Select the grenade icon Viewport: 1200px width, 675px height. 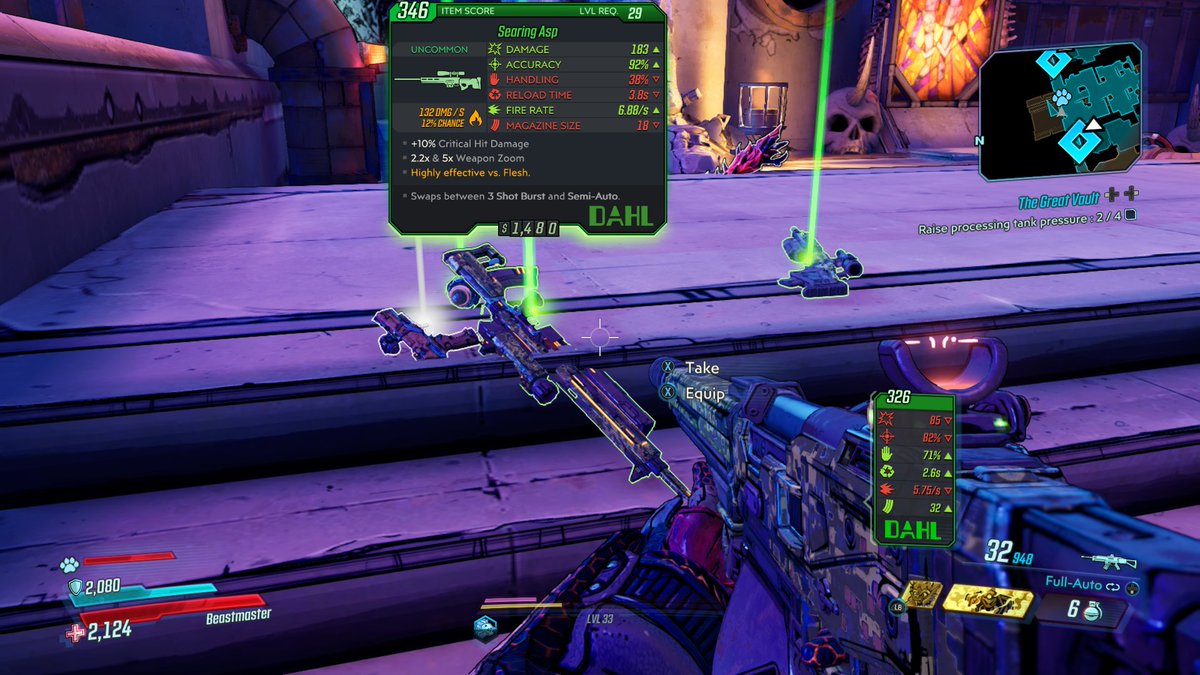1094,609
